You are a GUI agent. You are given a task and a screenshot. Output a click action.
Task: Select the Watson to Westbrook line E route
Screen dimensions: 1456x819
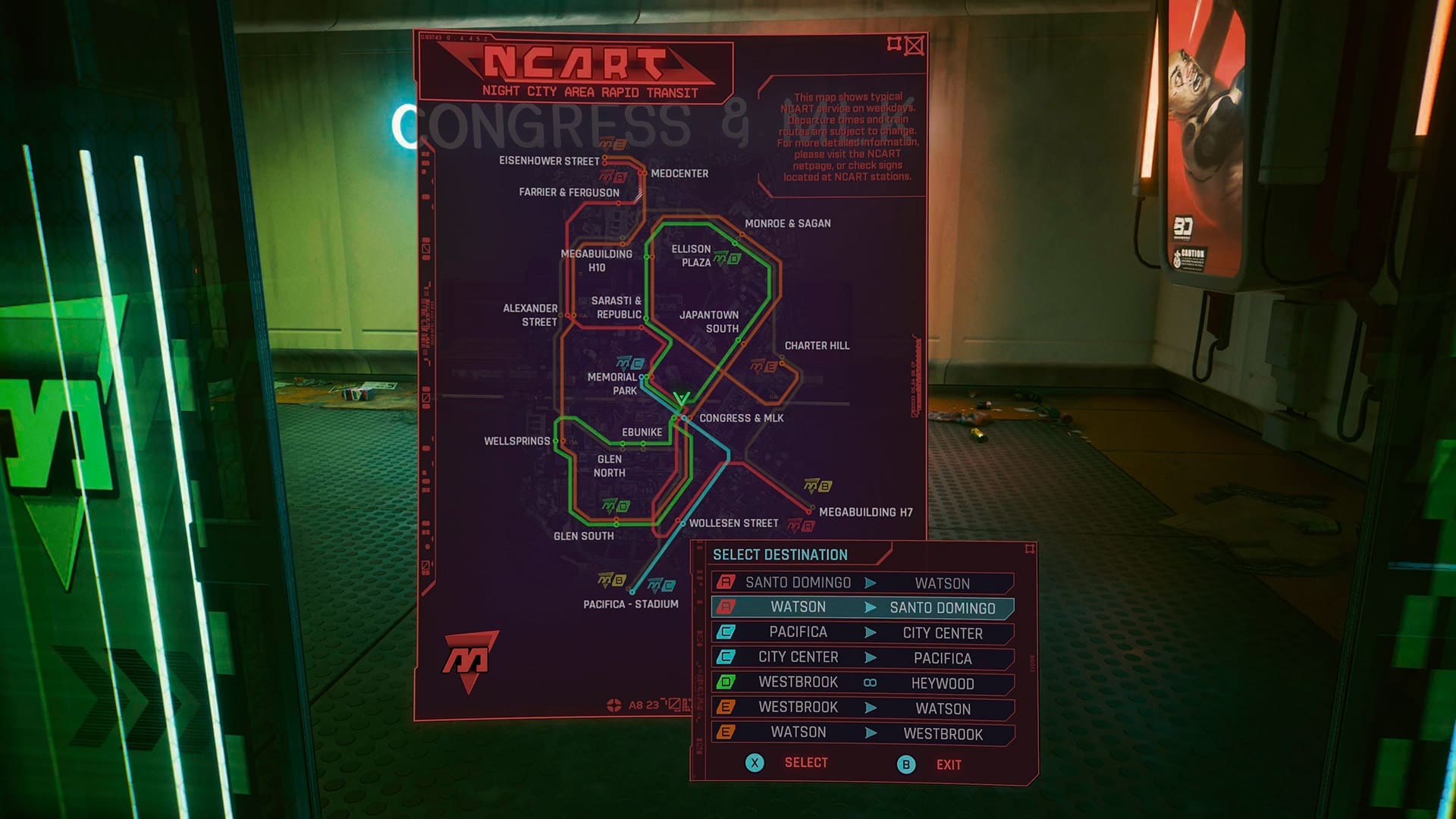coord(864,733)
